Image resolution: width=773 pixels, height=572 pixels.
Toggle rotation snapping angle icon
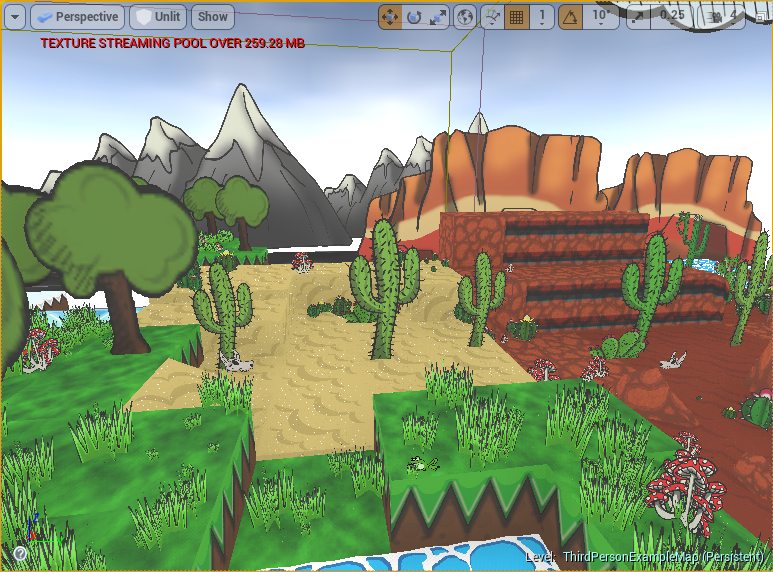coord(571,17)
